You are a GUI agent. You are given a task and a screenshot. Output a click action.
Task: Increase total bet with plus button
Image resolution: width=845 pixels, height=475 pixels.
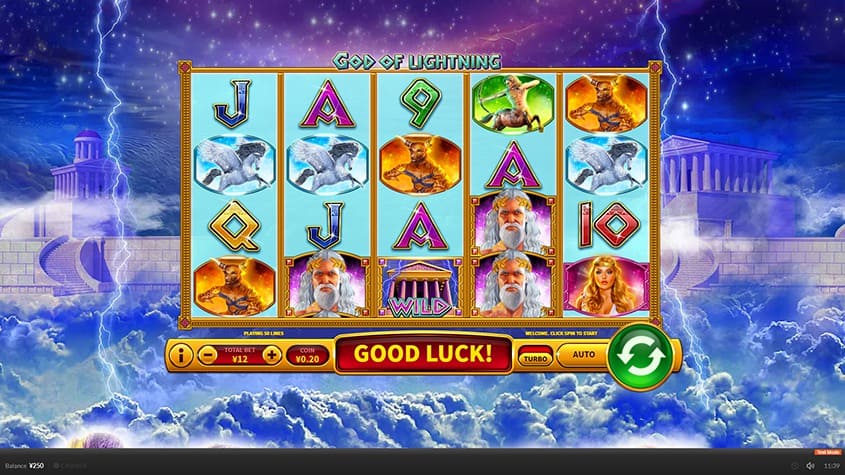coord(270,354)
